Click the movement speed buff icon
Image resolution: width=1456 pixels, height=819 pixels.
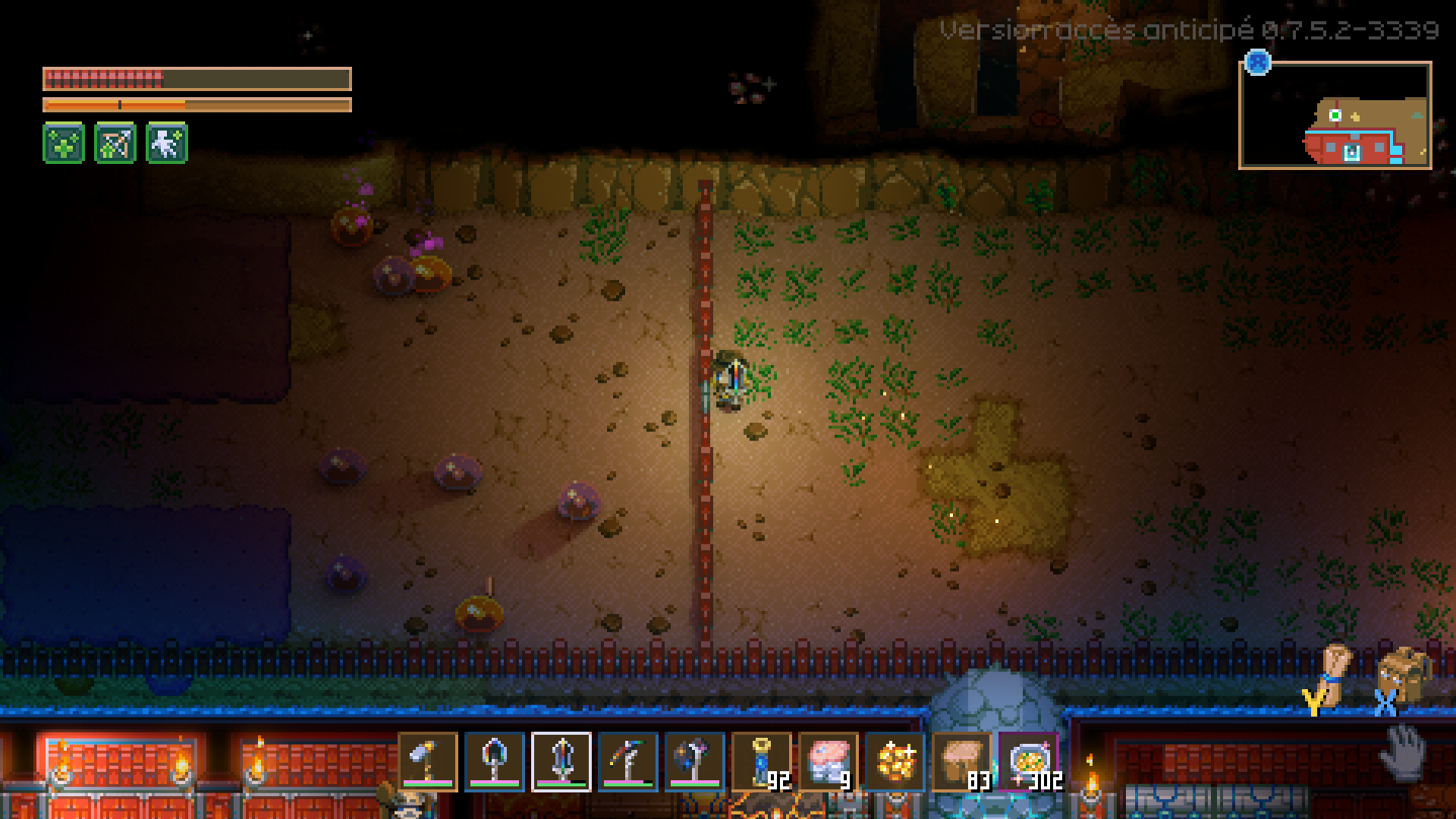(x=165, y=143)
